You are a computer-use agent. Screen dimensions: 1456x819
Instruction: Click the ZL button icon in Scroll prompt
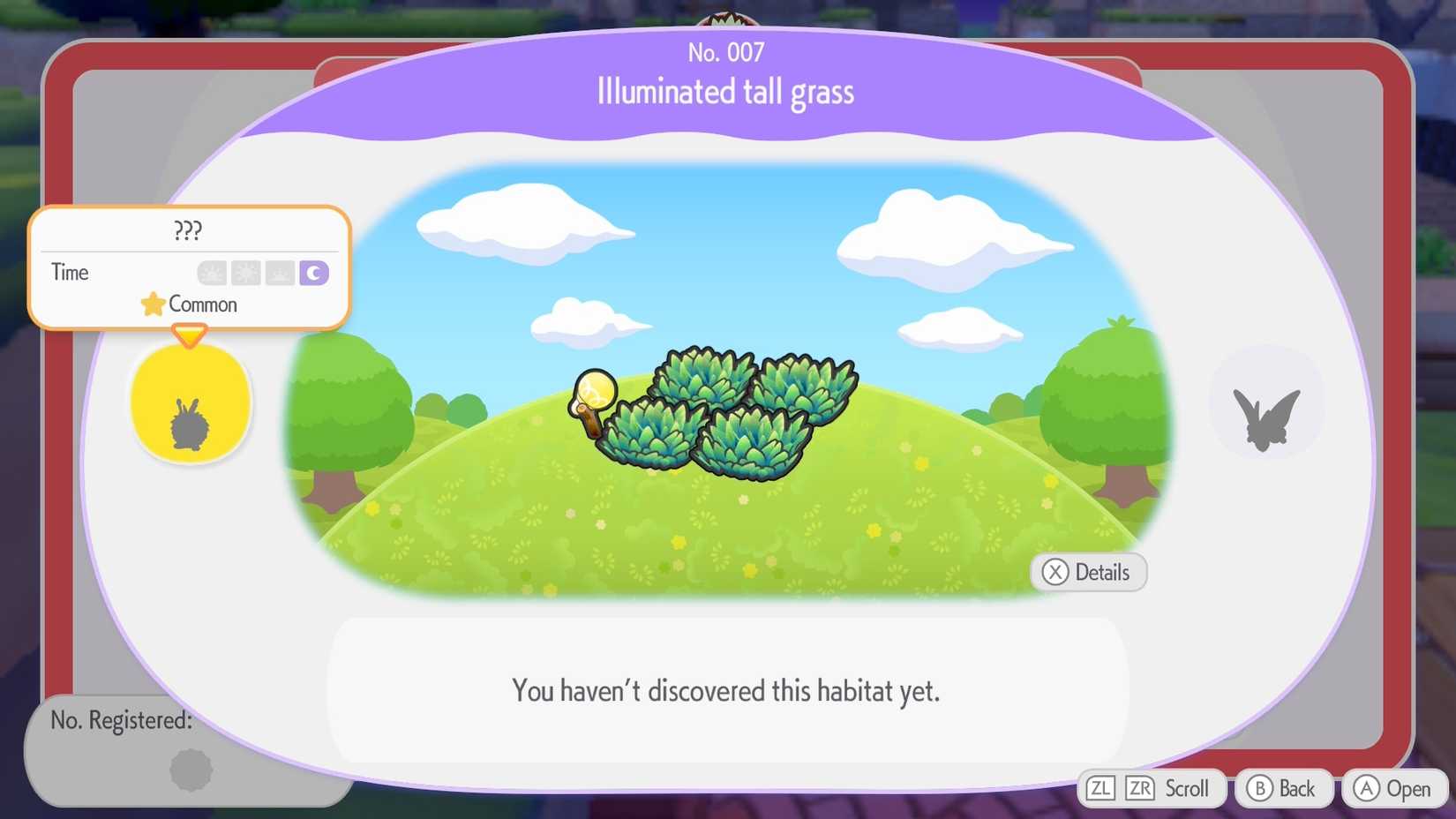tap(1101, 788)
